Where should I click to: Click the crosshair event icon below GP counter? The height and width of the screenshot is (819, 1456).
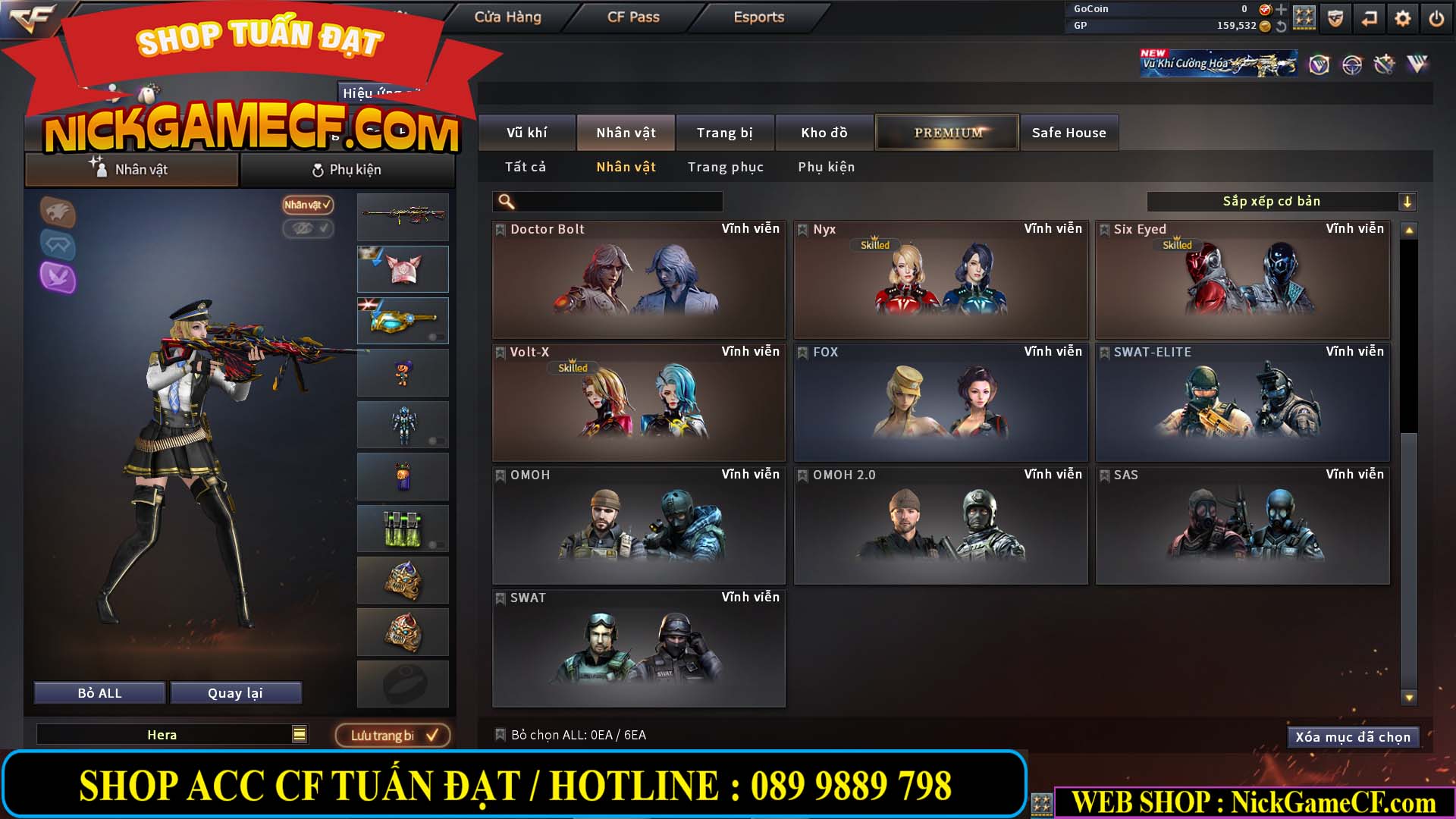(x=1351, y=65)
